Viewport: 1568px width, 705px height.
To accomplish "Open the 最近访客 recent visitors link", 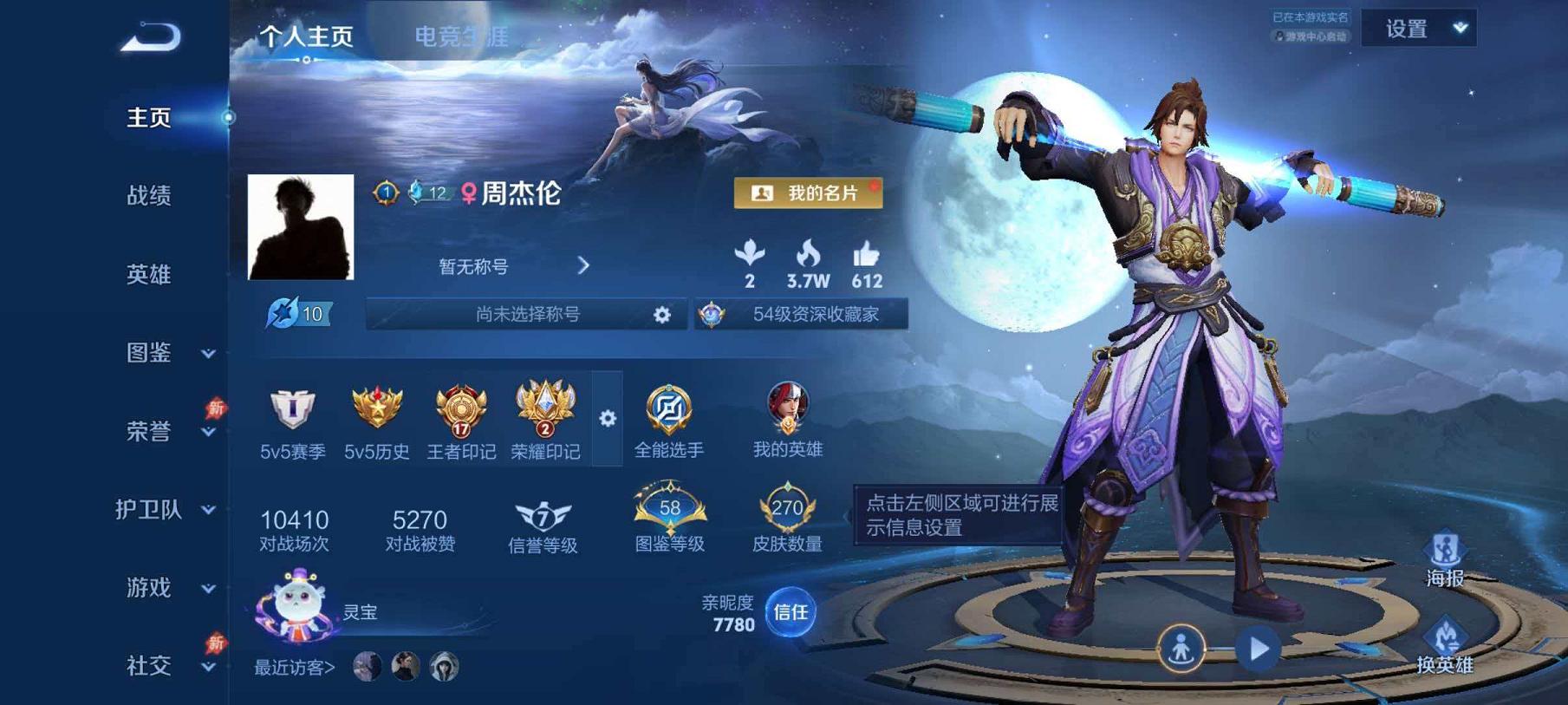I will click(x=290, y=668).
